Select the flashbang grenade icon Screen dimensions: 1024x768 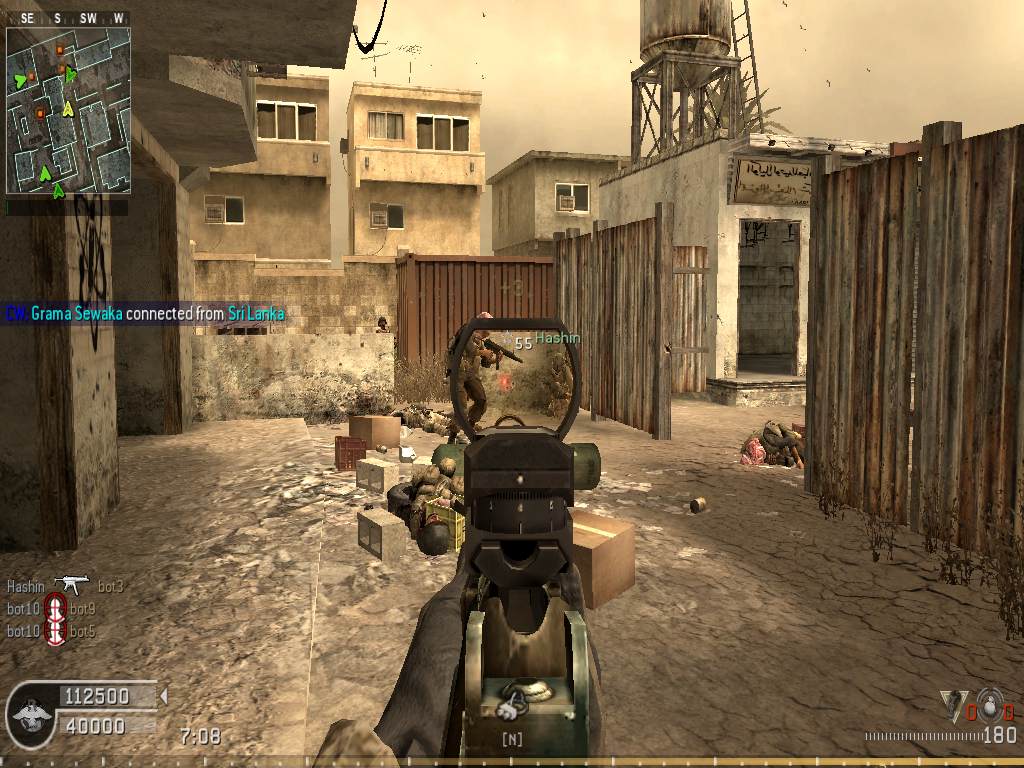(x=953, y=704)
